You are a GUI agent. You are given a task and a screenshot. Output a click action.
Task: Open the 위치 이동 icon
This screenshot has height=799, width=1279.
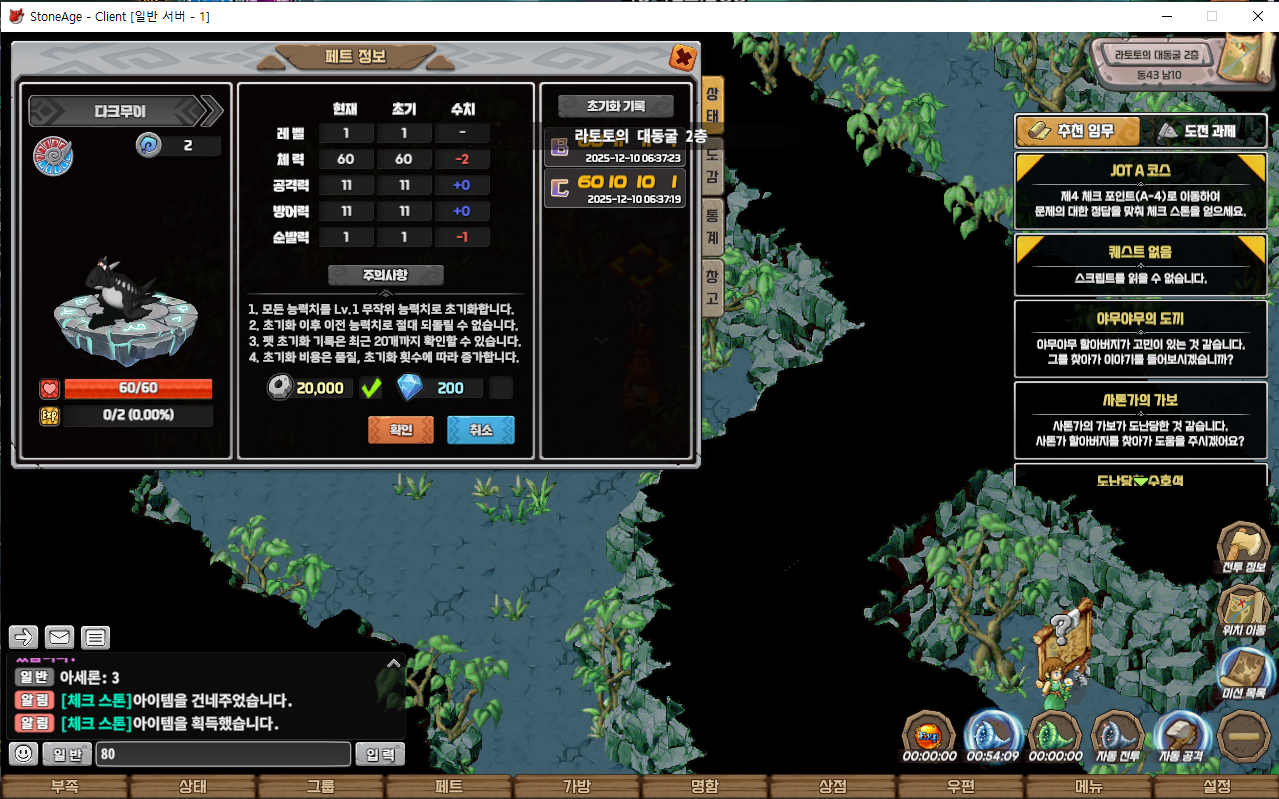pyautogui.click(x=1243, y=610)
